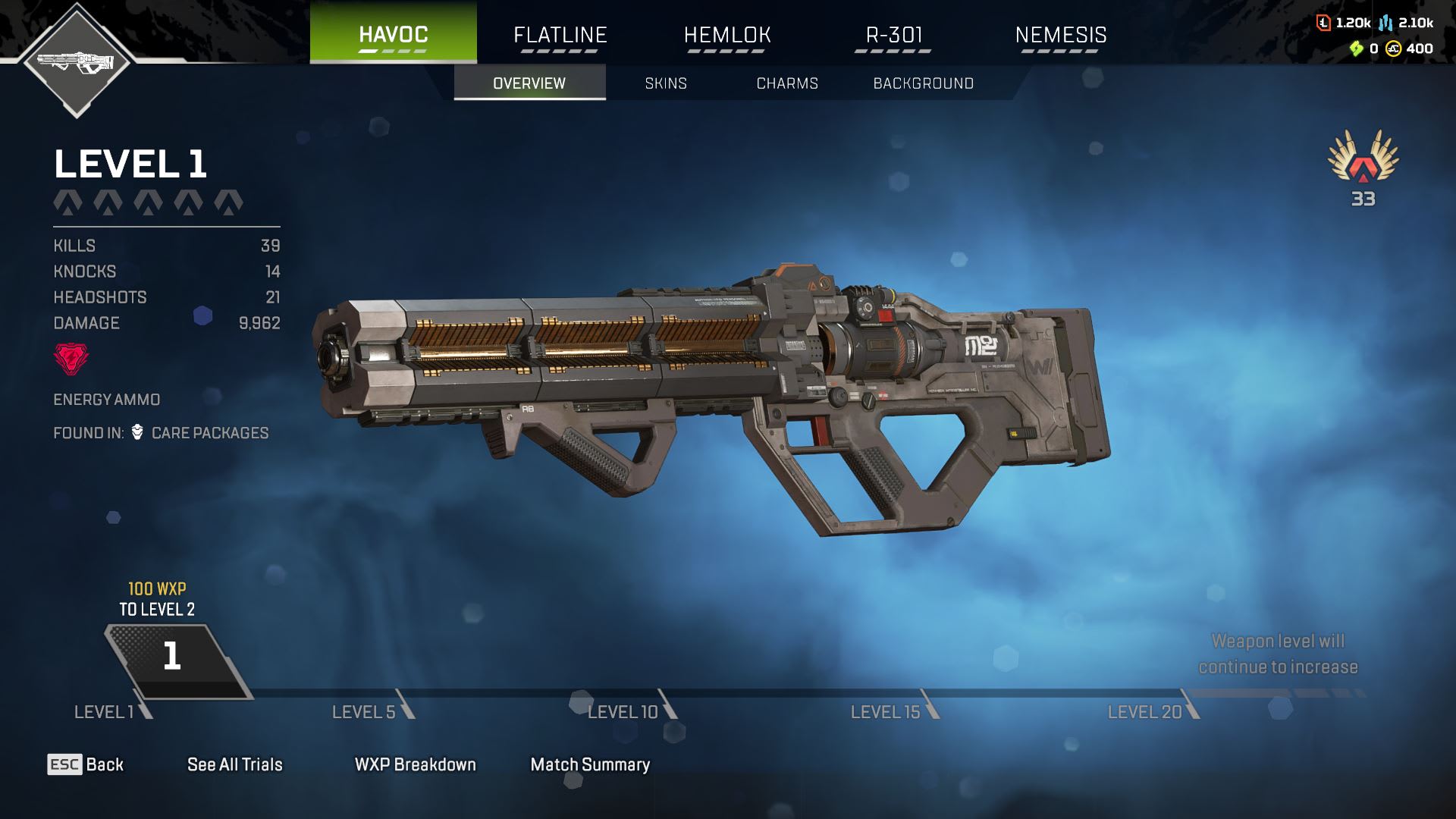Click the red energy ammo icon
The width and height of the screenshot is (1456, 819).
[71, 359]
